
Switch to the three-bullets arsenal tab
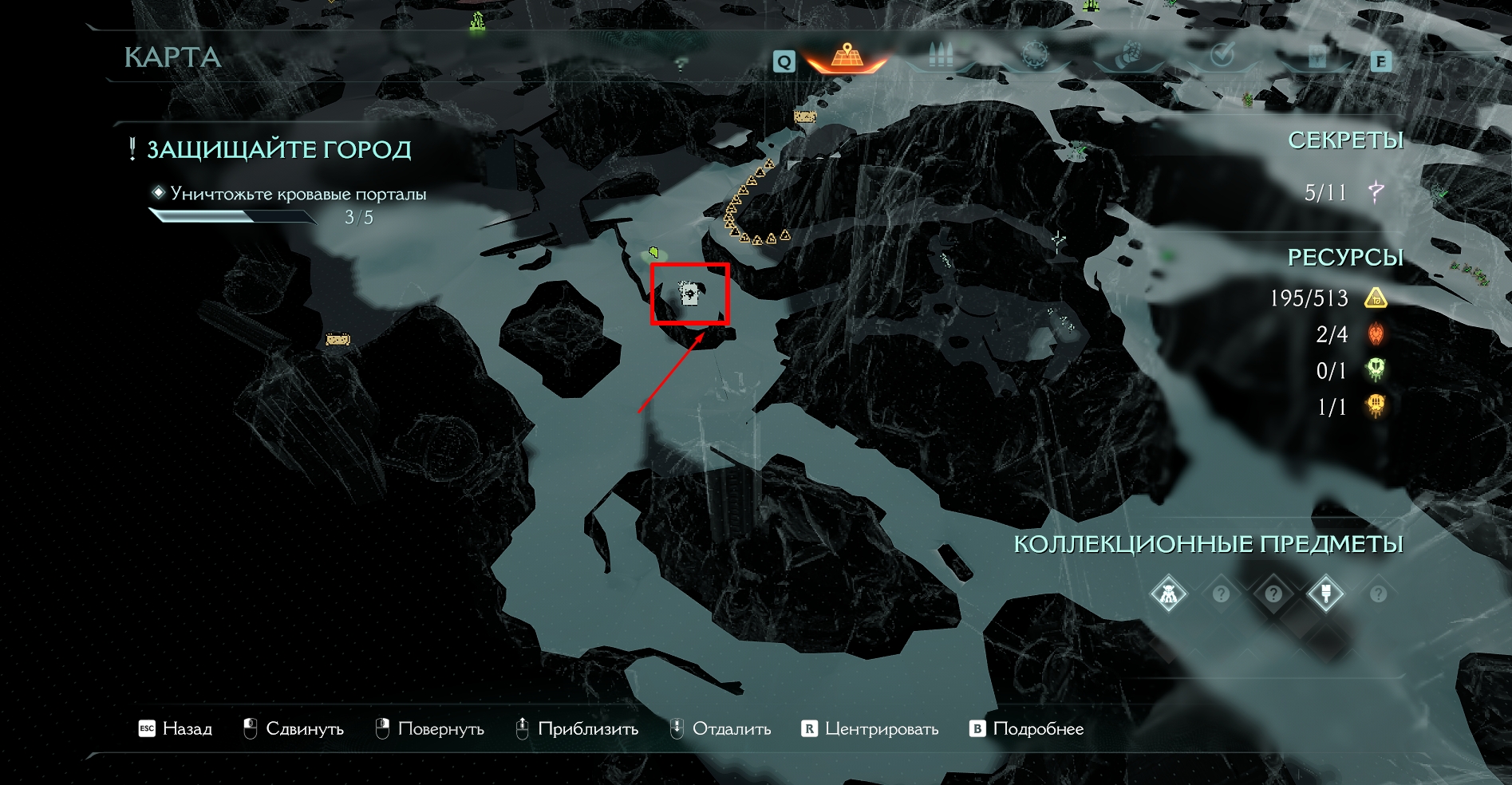tap(942, 56)
